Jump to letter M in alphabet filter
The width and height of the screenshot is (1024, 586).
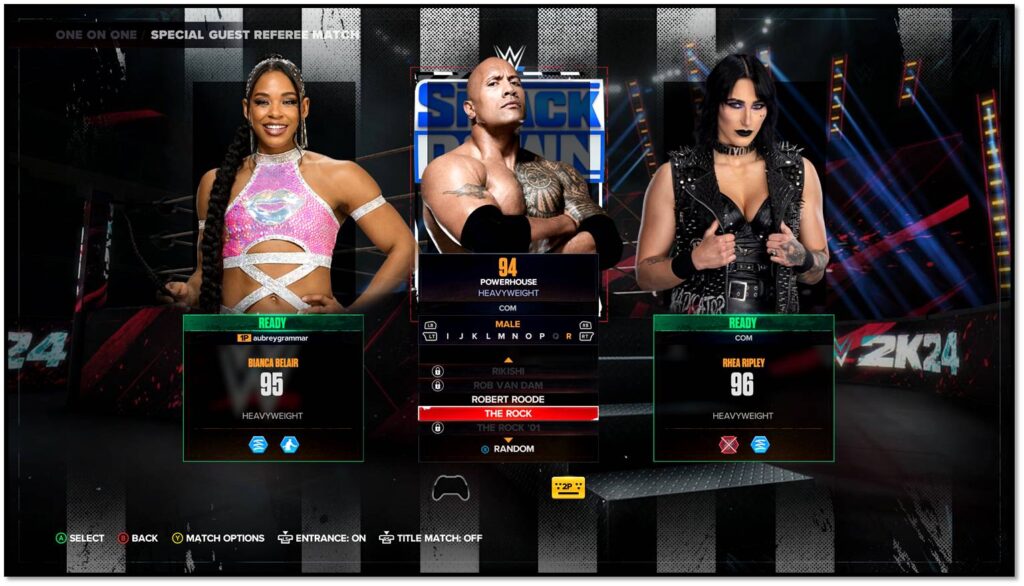(501, 337)
